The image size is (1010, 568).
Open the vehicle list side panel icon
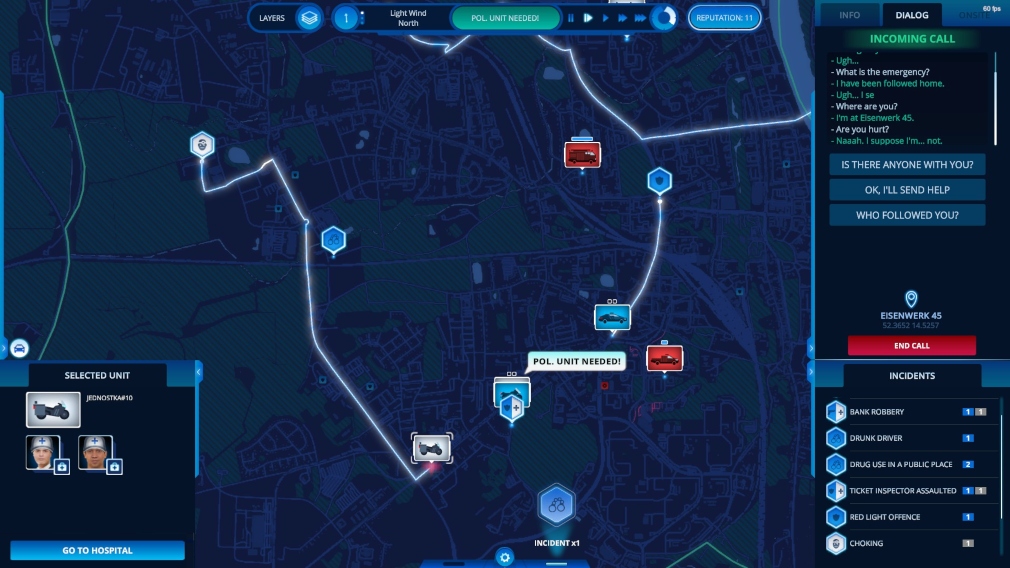coord(19,349)
